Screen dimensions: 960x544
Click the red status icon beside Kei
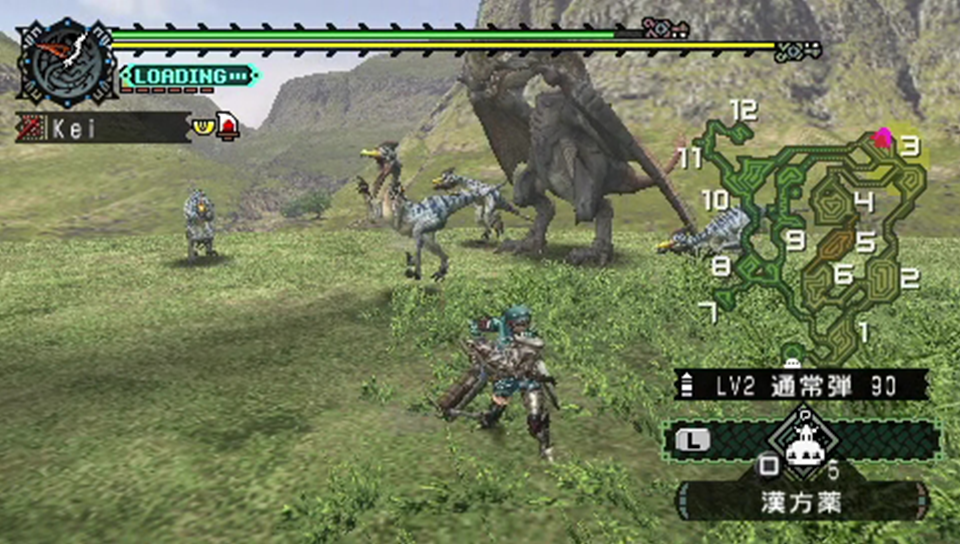[229, 127]
